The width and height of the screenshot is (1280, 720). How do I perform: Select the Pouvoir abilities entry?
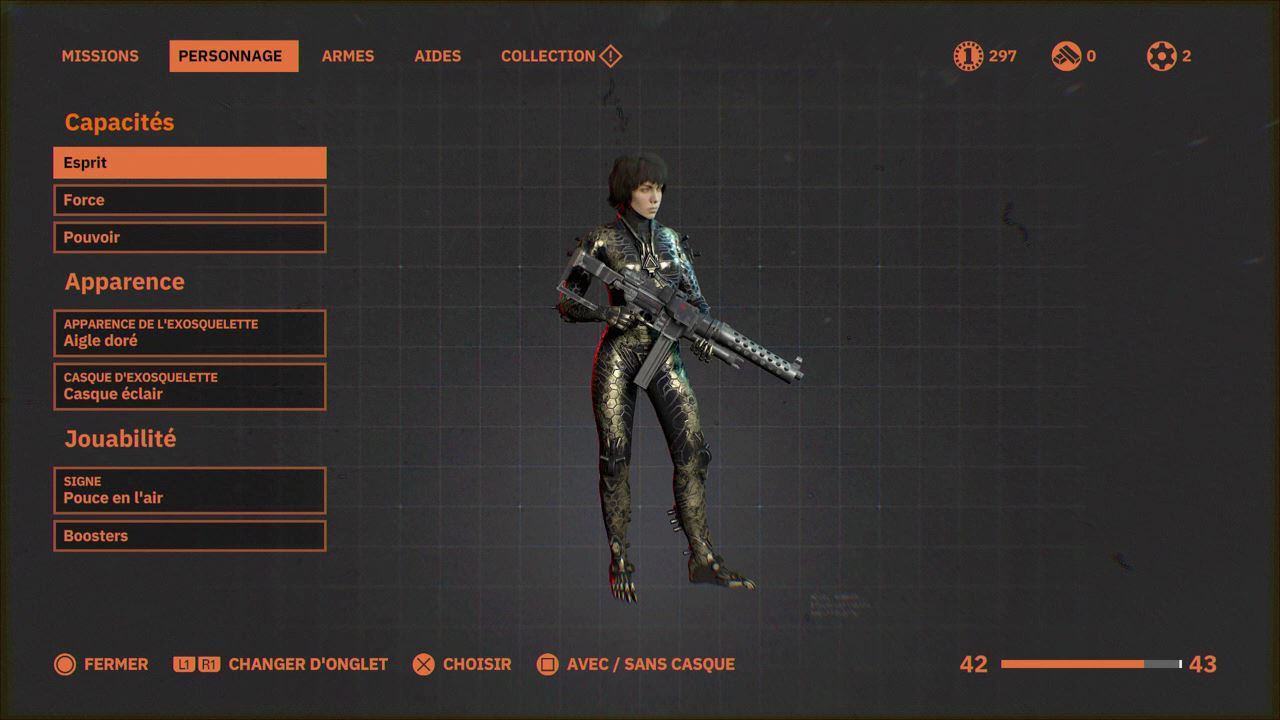pos(190,237)
